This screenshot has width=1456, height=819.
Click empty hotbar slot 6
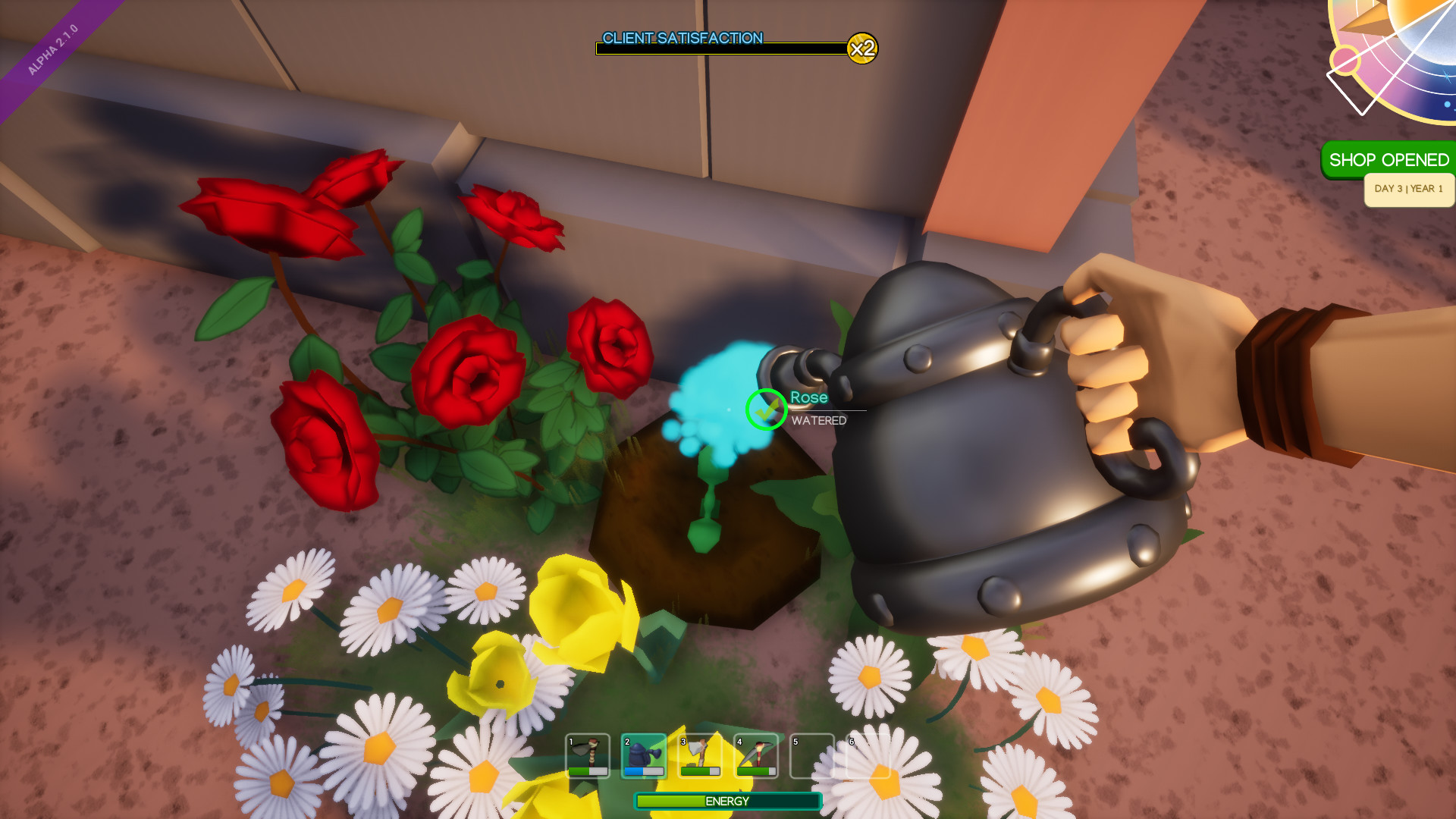pos(868,757)
